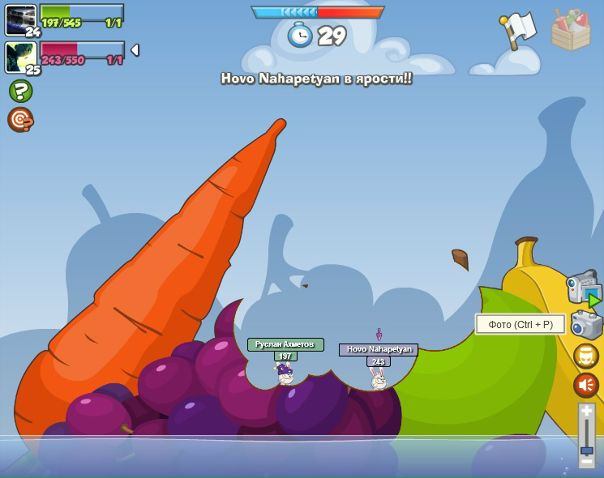This screenshot has height=478, width=604.
Task: Open the green question mark help button
Action: pyautogui.click(x=20, y=91)
